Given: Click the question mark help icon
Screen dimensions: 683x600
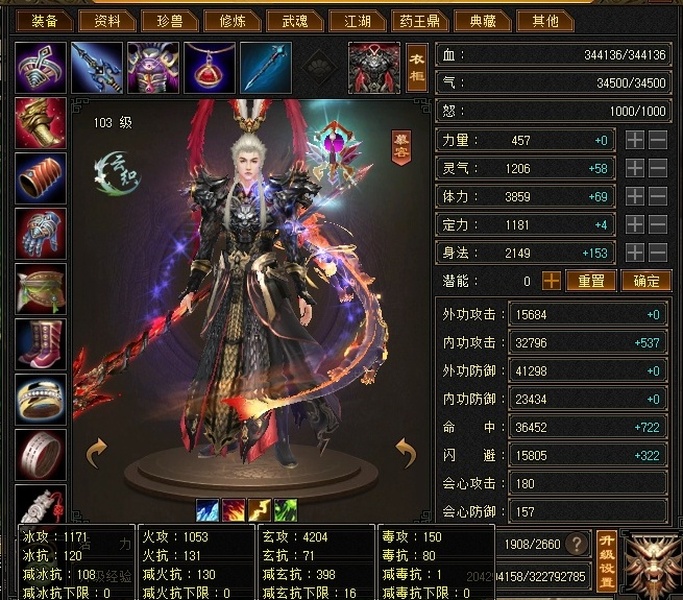Looking at the screenshot, I should [x=576, y=545].
